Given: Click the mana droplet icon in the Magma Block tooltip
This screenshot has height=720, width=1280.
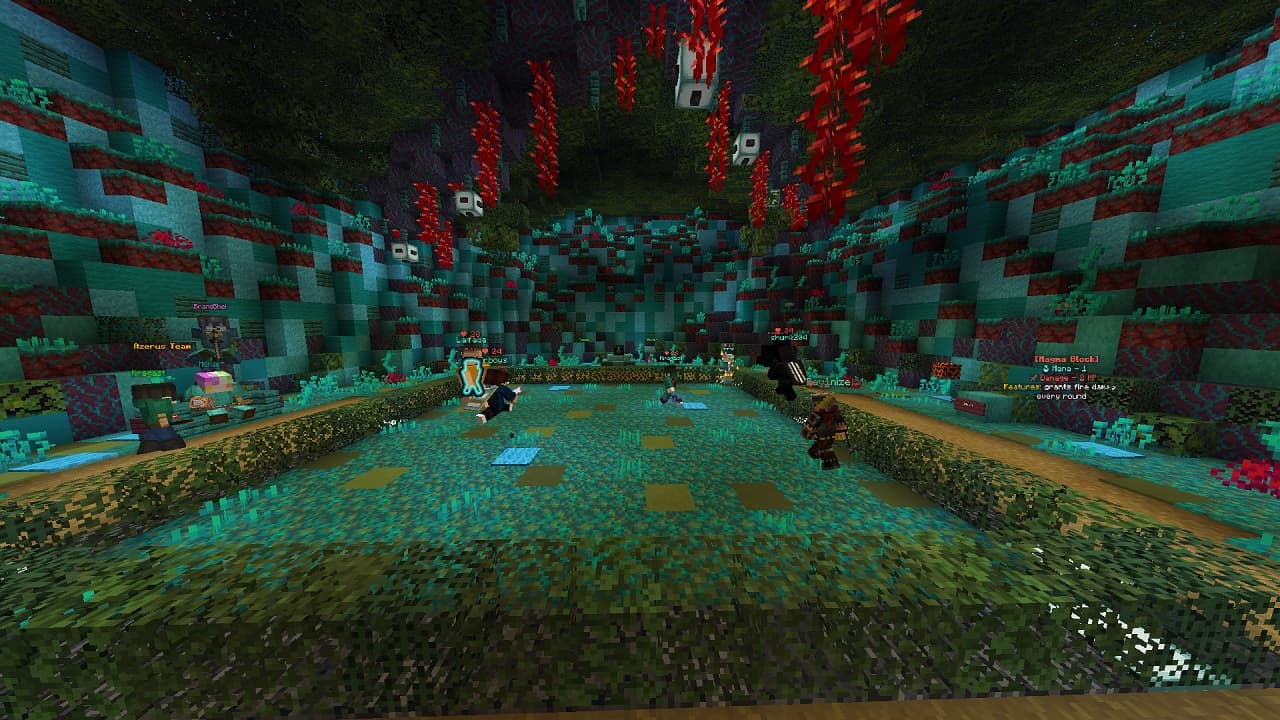Looking at the screenshot, I should [x=1046, y=368].
